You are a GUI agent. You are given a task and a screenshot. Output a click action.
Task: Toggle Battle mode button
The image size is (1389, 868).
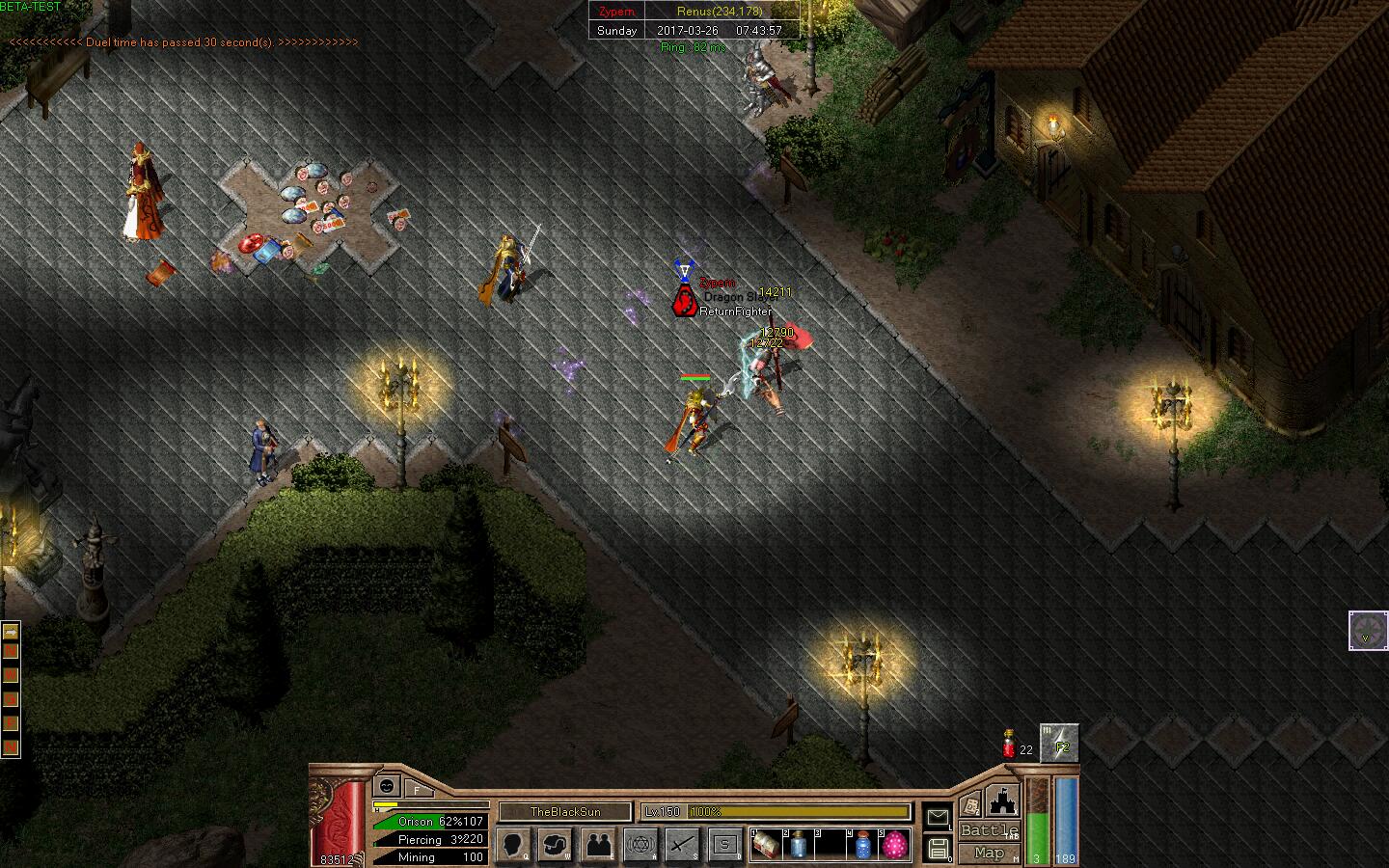[989, 830]
